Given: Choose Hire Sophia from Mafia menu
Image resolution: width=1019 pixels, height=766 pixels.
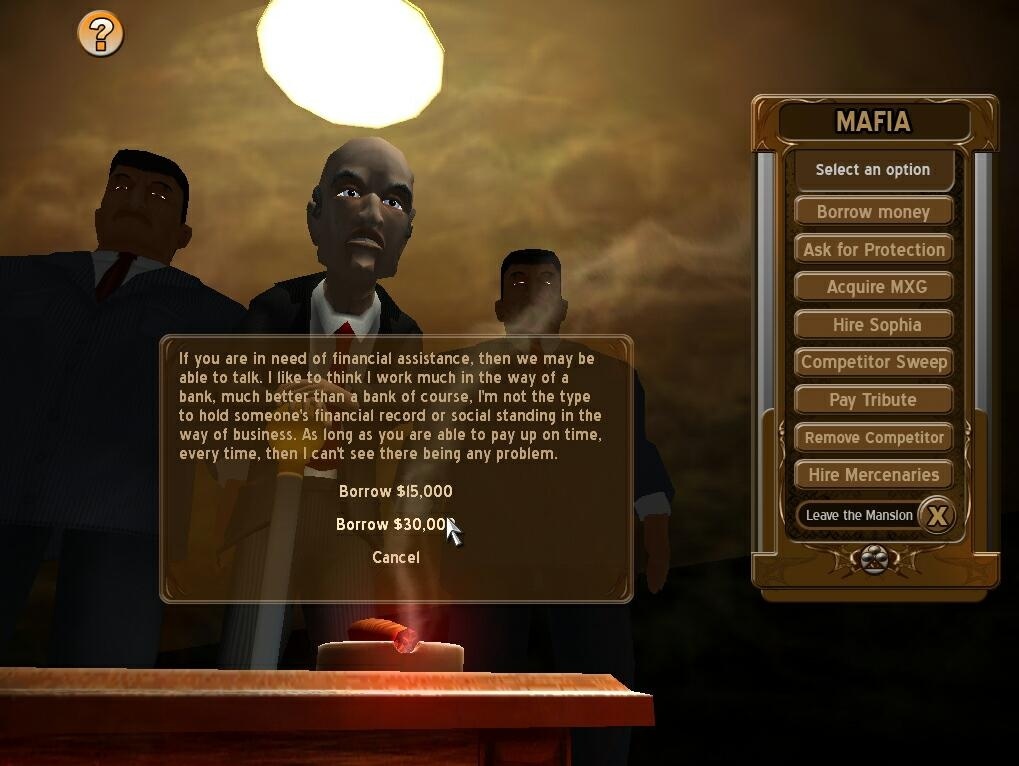Looking at the screenshot, I should (x=873, y=325).
